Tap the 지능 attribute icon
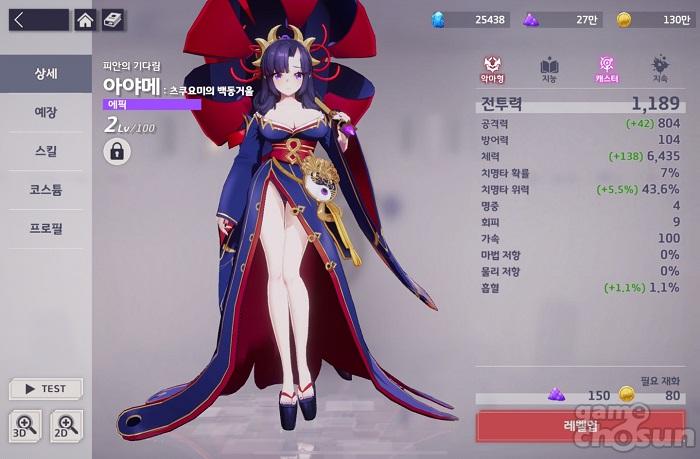700x459 pixels. click(x=549, y=69)
